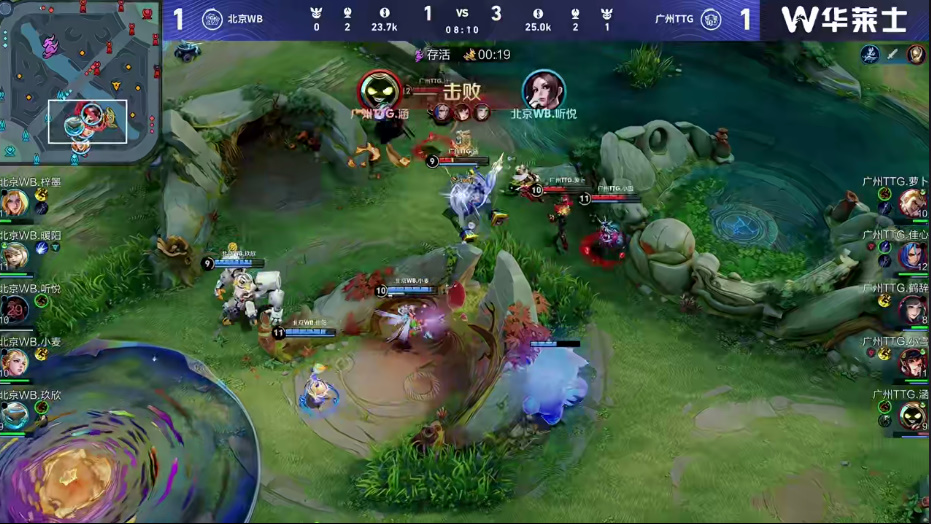This screenshot has height=524, width=931.
Task: Select player 广州TTG.鹤辞's portrait
Action: point(911,310)
